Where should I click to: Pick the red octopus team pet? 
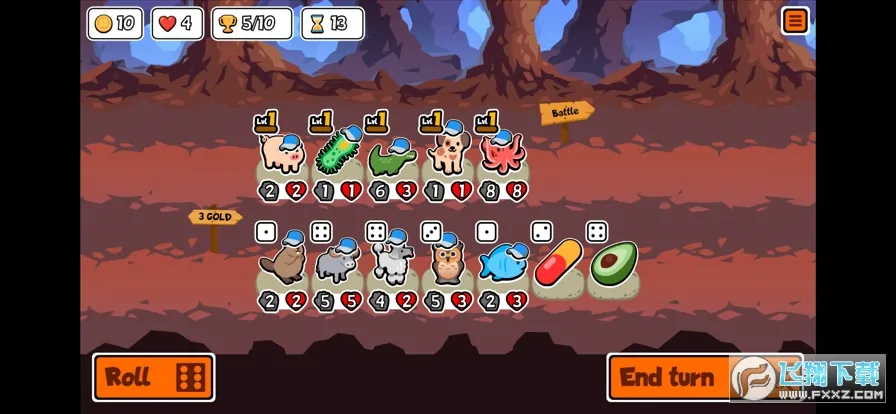point(501,154)
